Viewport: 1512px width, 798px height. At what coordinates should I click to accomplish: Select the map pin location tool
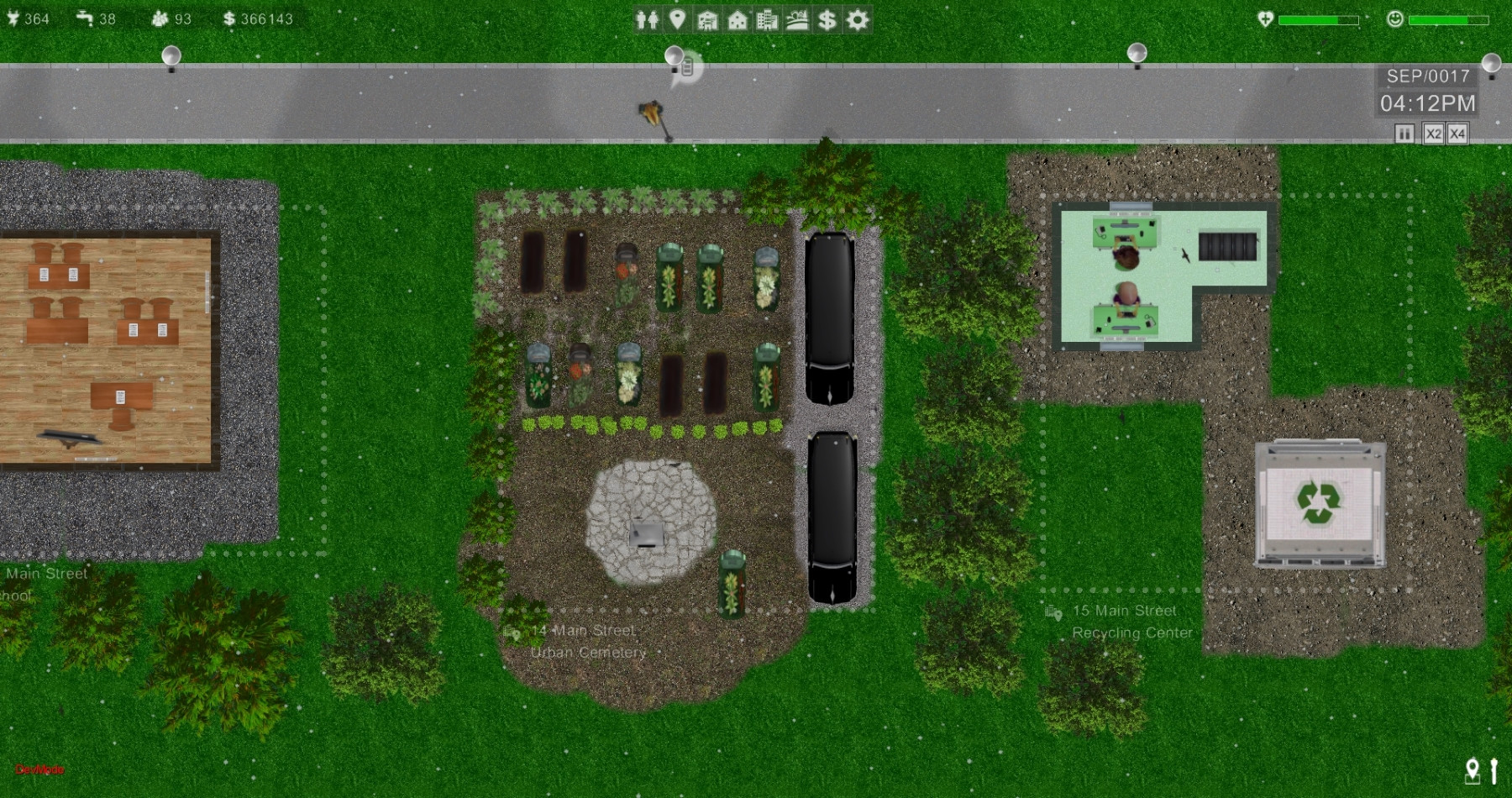tap(679, 18)
